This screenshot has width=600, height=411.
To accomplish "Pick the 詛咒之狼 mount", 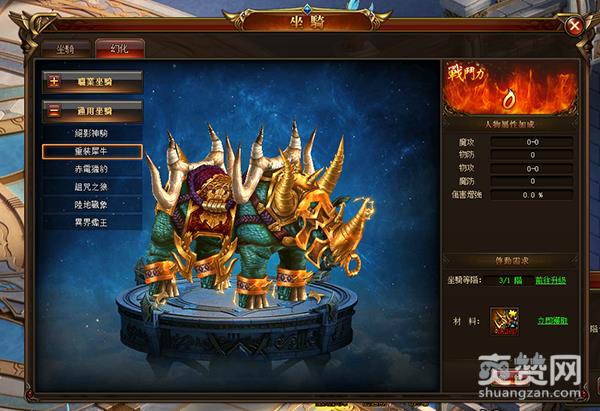I will (x=92, y=186).
